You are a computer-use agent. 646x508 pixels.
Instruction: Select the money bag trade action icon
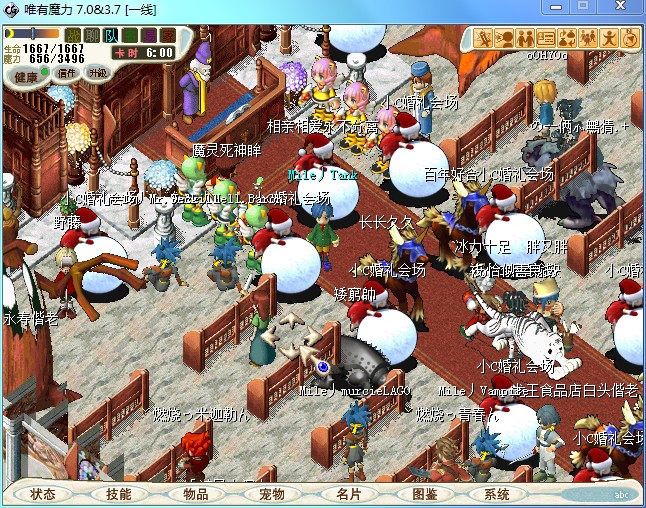pyautogui.click(x=568, y=38)
